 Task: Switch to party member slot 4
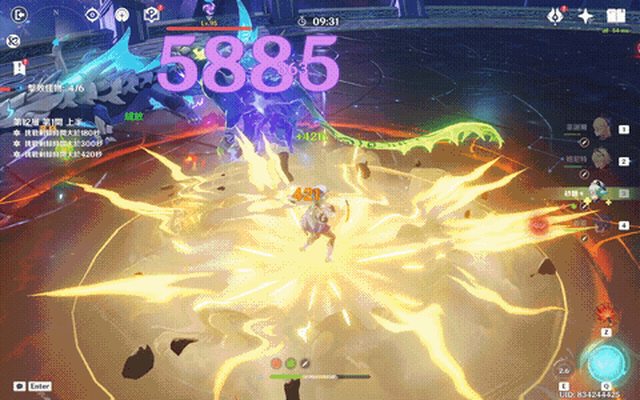[x=600, y=226]
